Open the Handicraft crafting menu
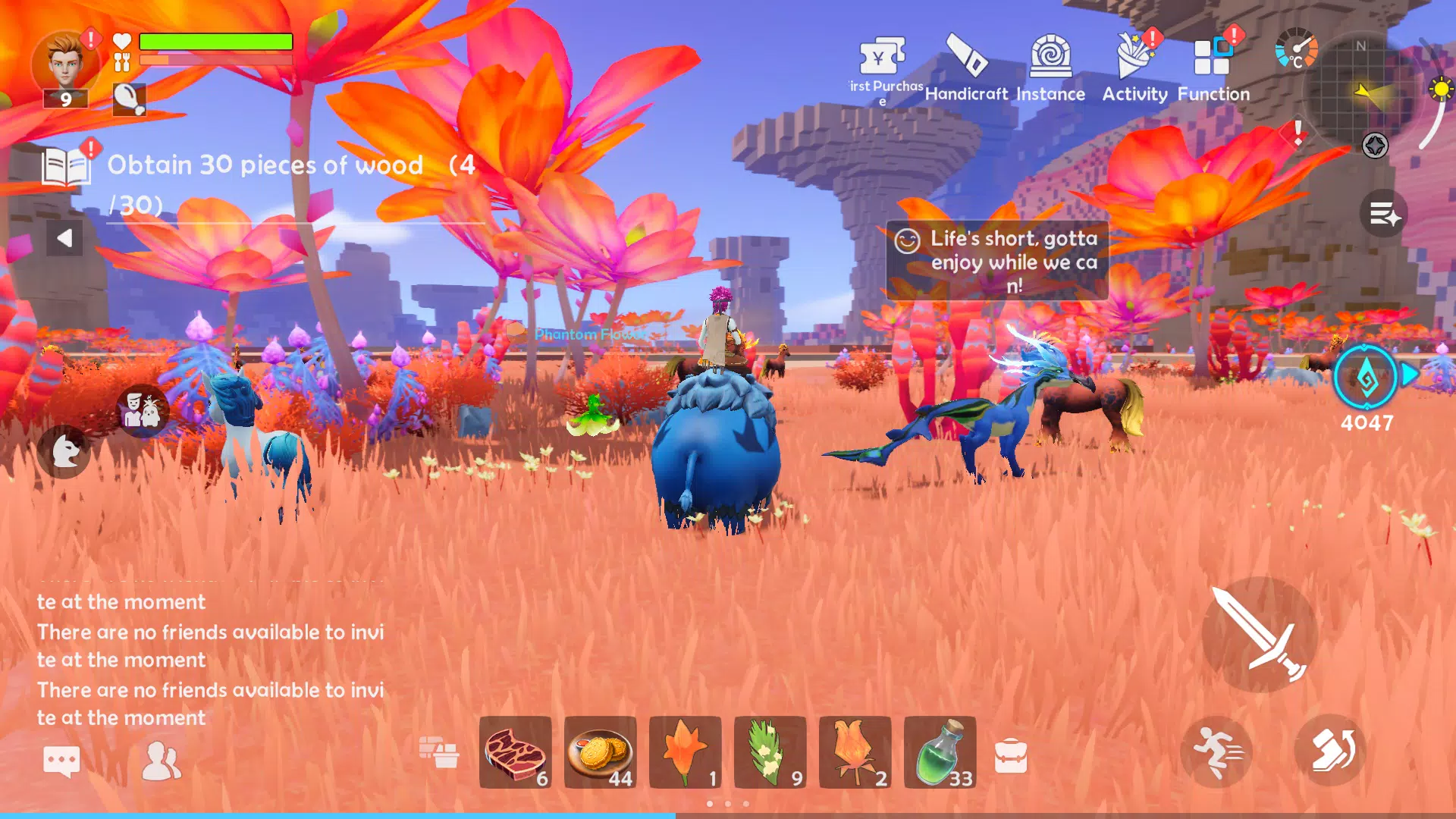The image size is (1456, 819). tap(966, 57)
